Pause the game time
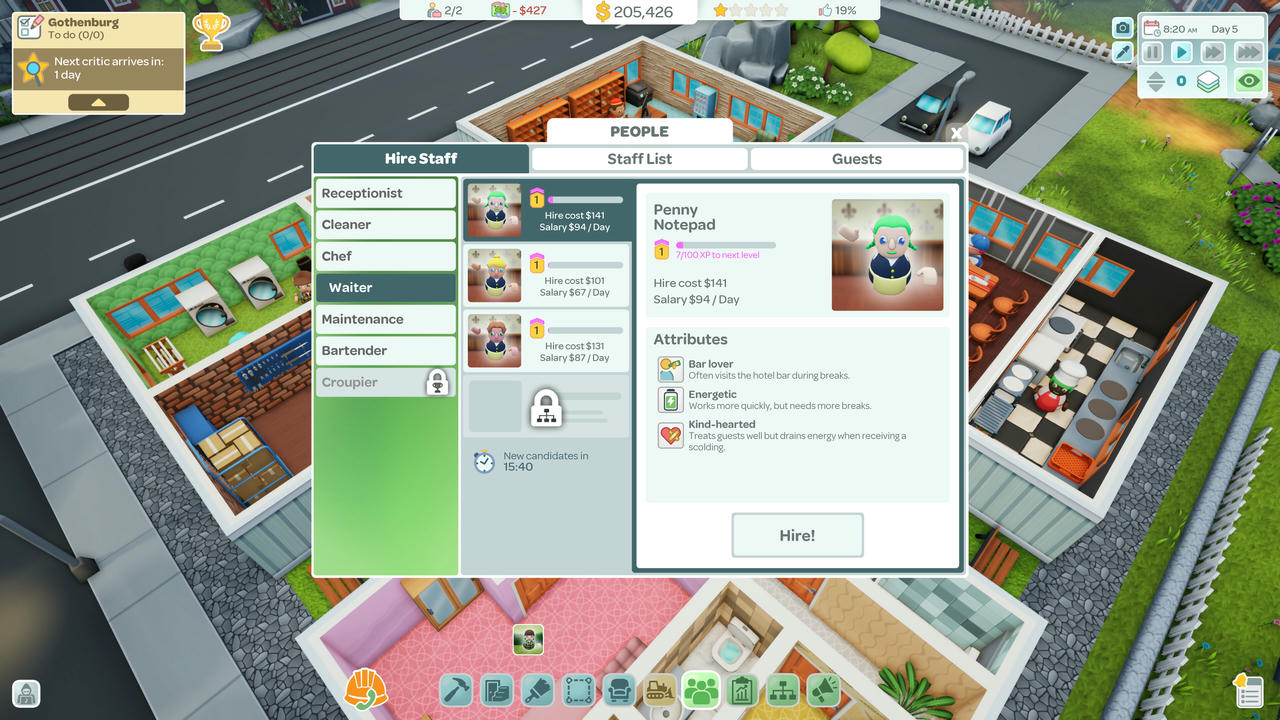Screen dimensions: 1280x720 point(1153,52)
